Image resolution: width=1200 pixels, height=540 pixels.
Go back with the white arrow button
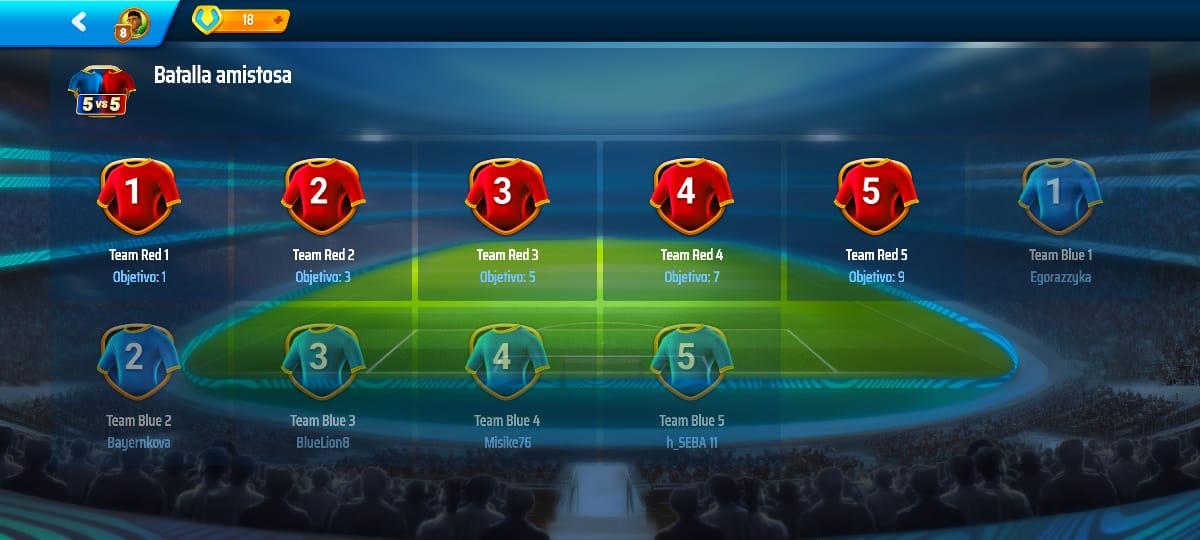pyautogui.click(x=79, y=21)
